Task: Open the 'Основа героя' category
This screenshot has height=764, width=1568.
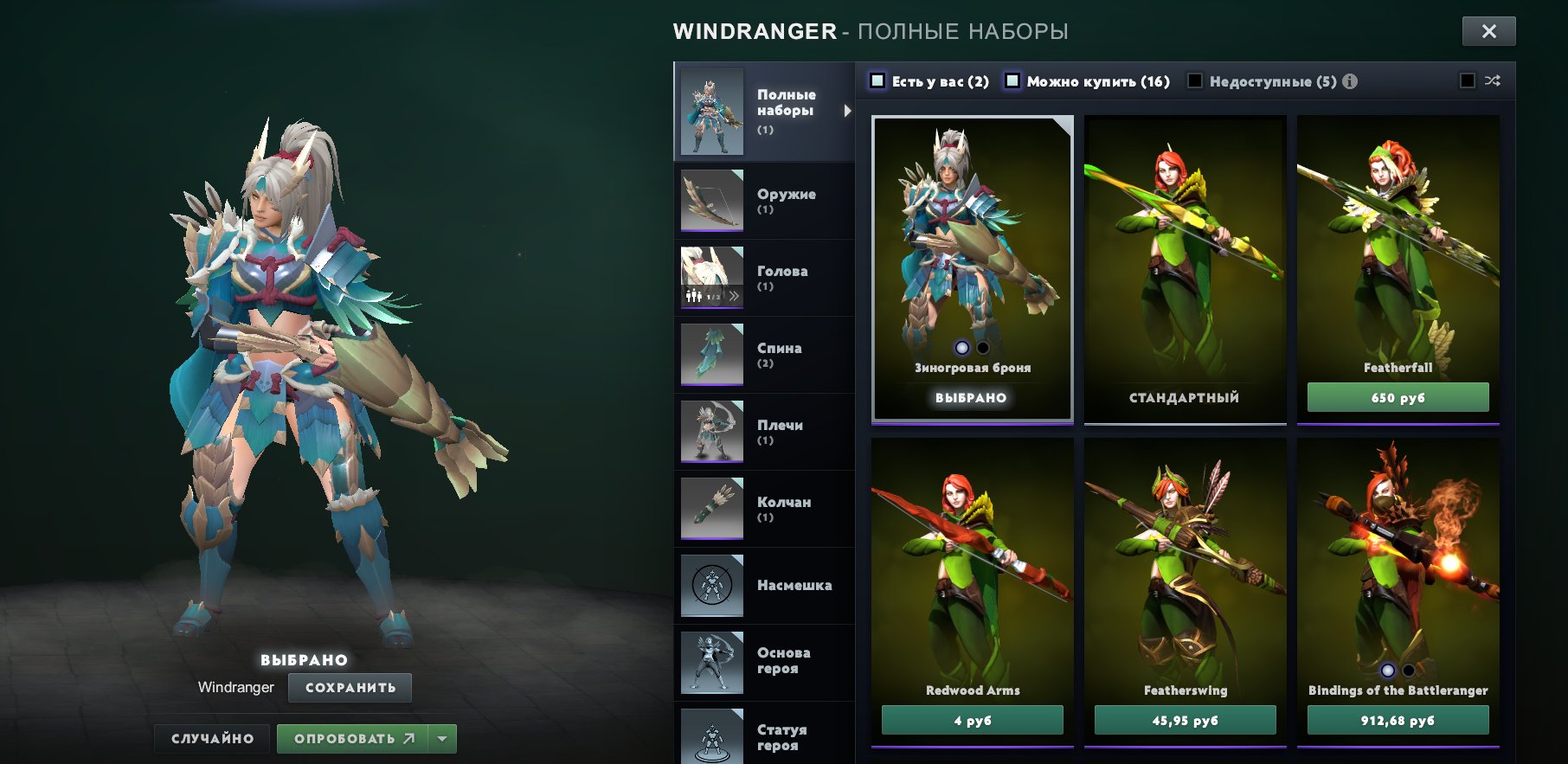Action: [763, 662]
